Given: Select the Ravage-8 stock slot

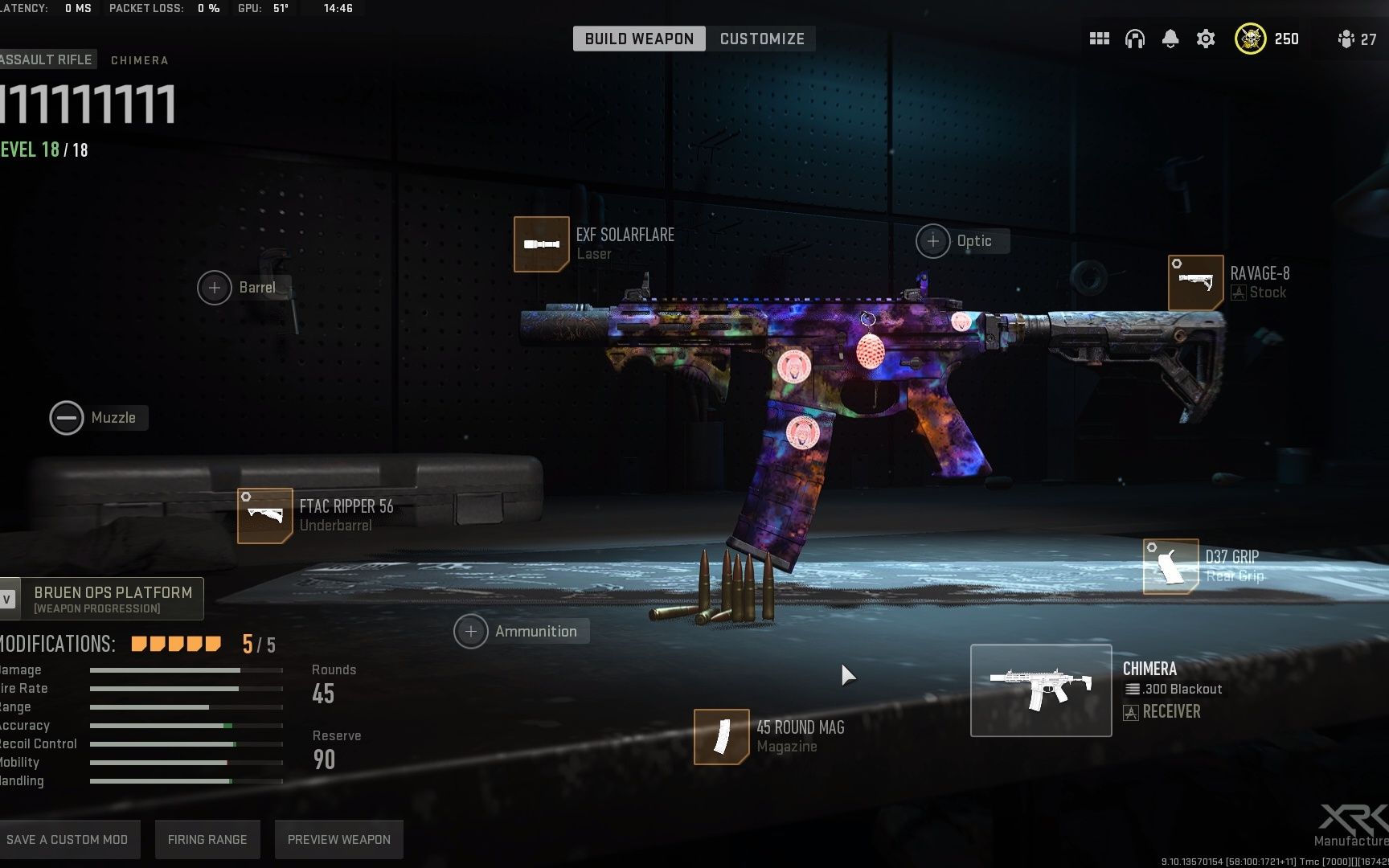Looking at the screenshot, I should click(x=1195, y=283).
